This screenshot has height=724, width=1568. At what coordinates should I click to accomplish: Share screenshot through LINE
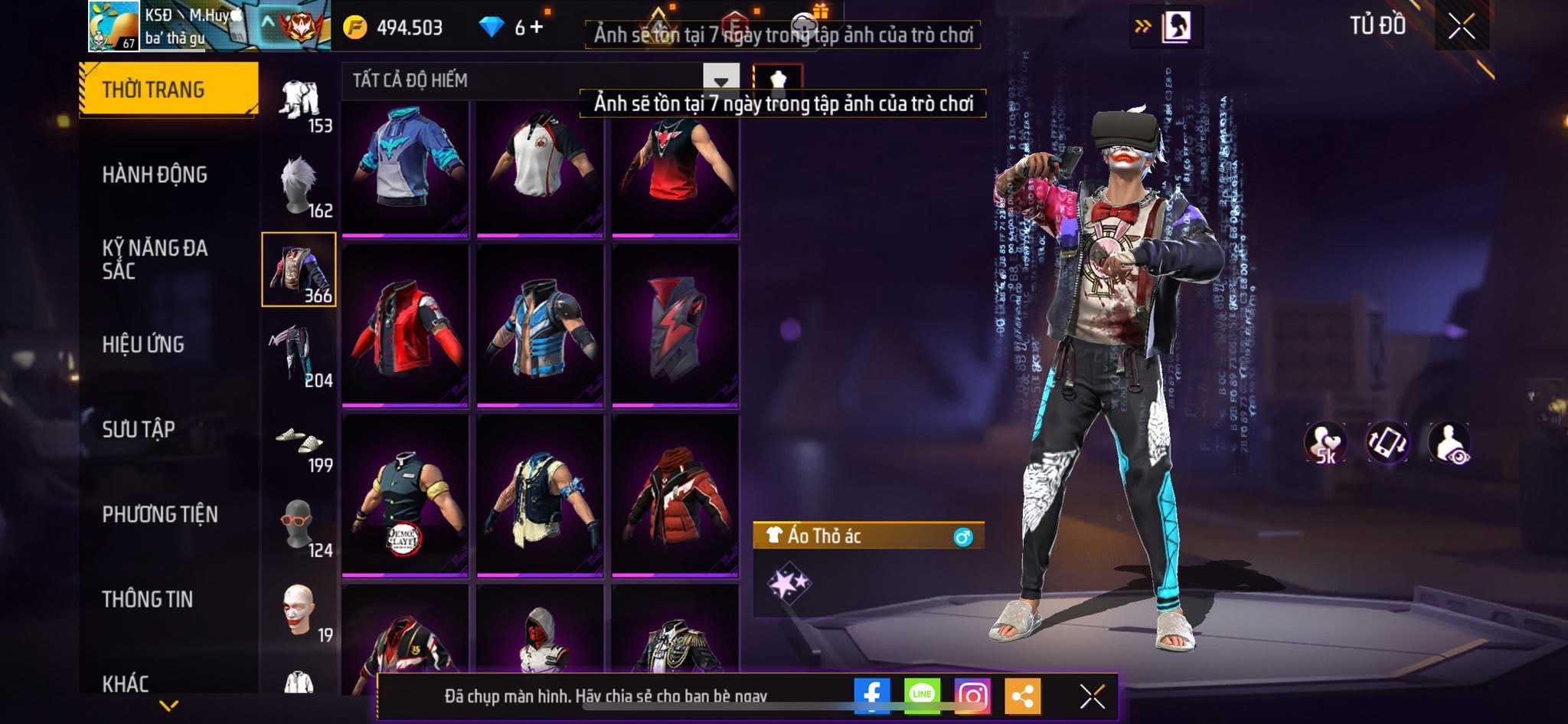tap(922, 696)
